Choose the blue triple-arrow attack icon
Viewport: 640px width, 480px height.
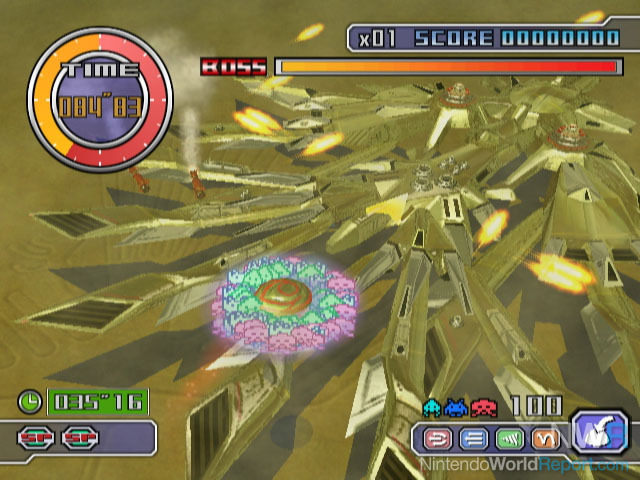tap(474, 437)
